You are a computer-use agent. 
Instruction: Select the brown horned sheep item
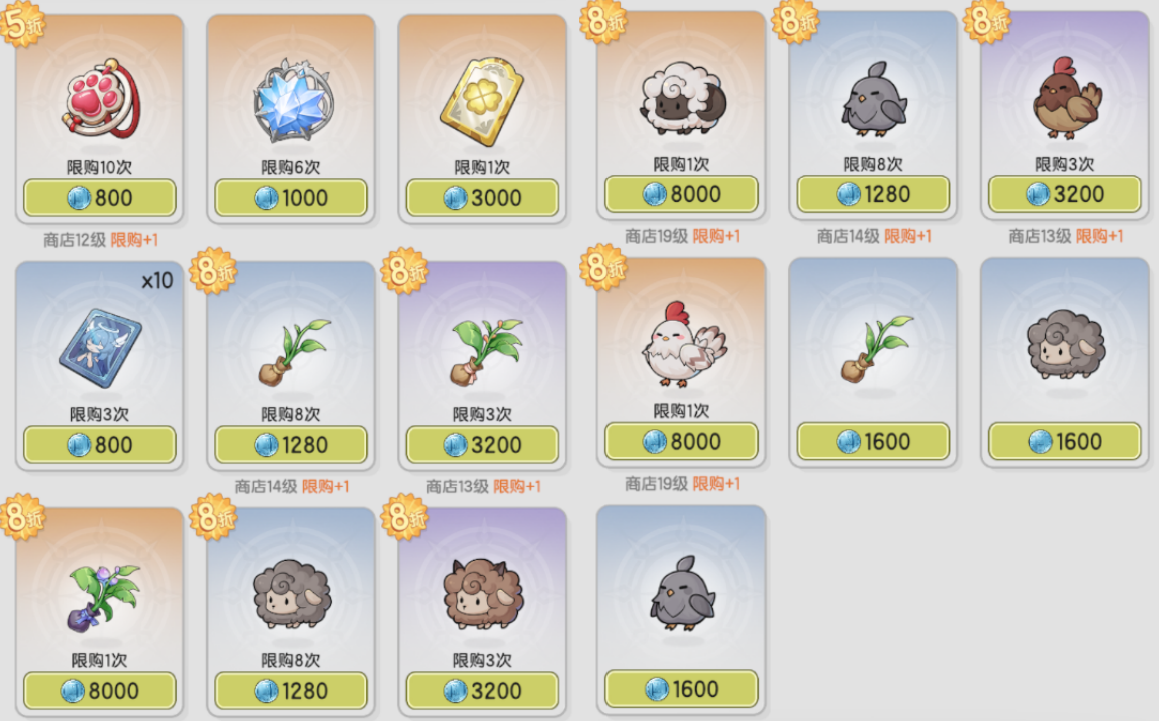click(482, 596)
